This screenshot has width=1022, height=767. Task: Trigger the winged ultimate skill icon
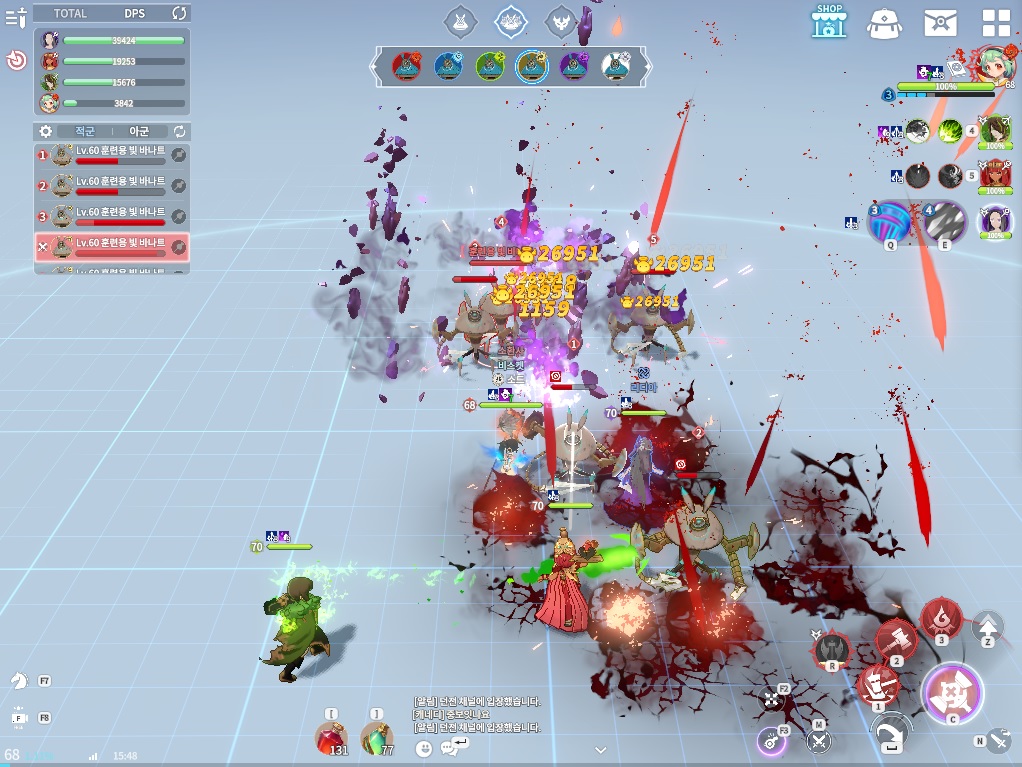831,650
